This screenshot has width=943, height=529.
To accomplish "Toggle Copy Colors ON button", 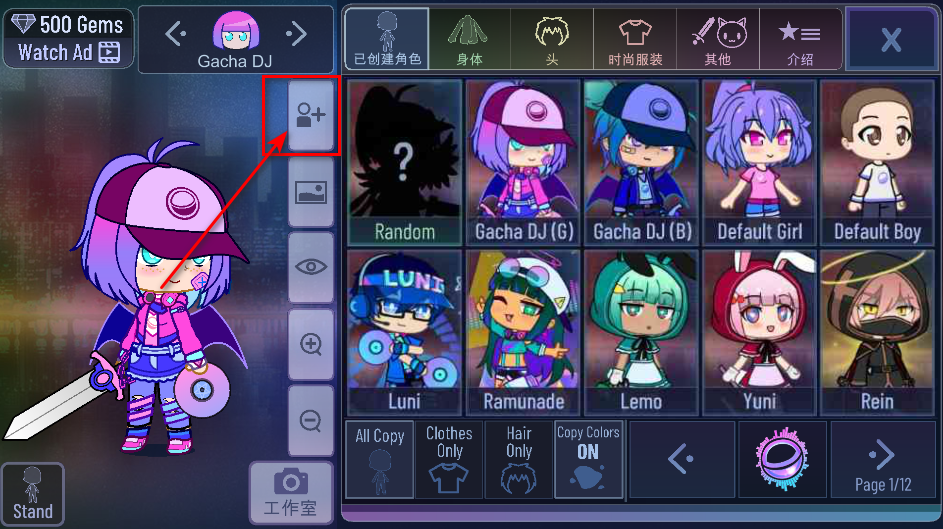I will 588,459.
